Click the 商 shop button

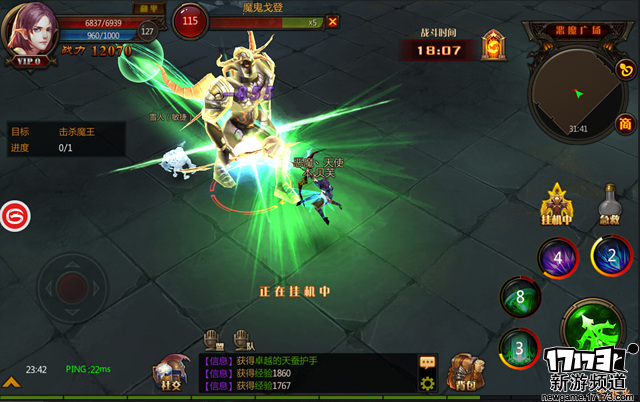point(624,124)
